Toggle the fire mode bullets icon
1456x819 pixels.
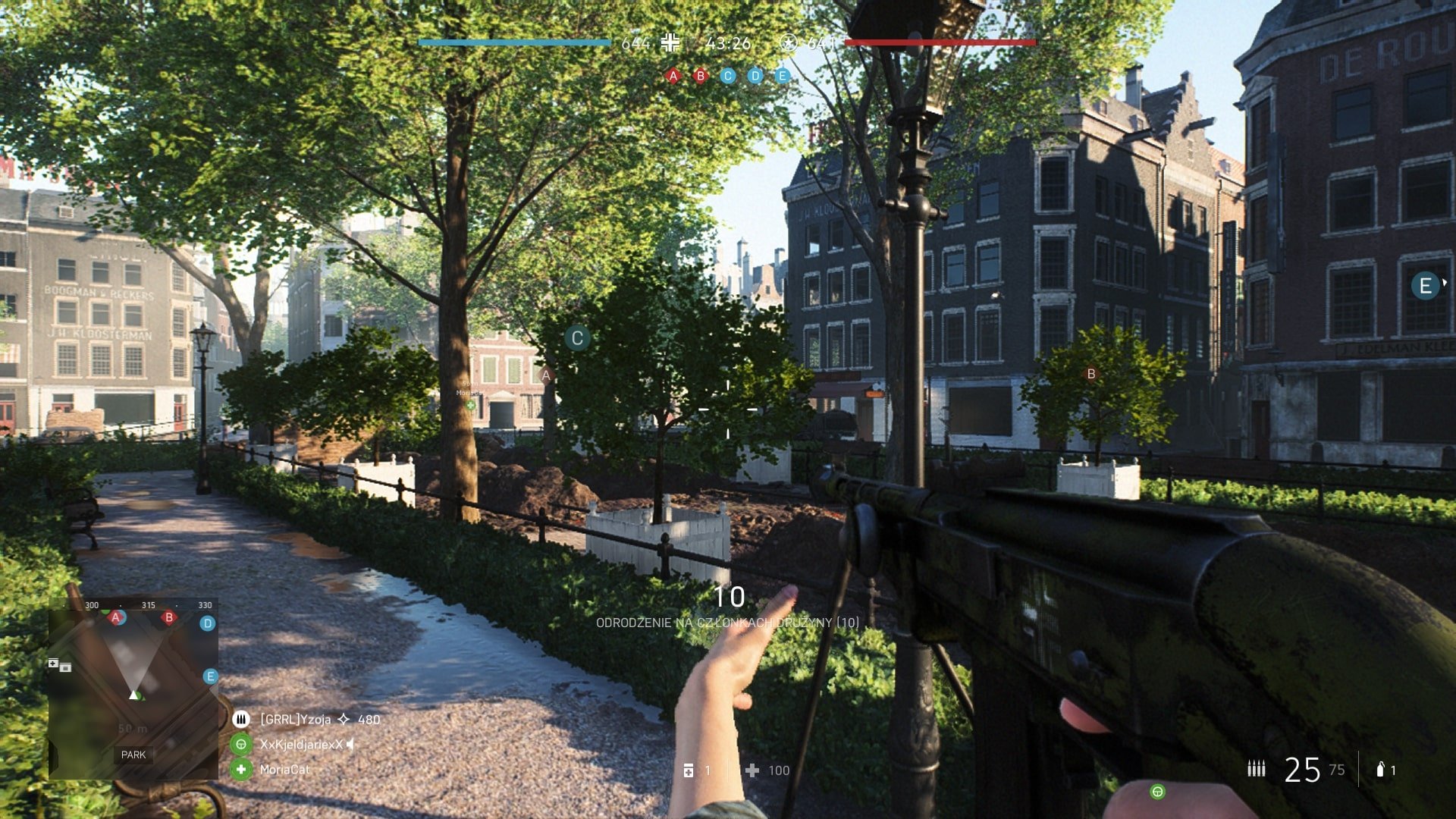coord(1257,770)
